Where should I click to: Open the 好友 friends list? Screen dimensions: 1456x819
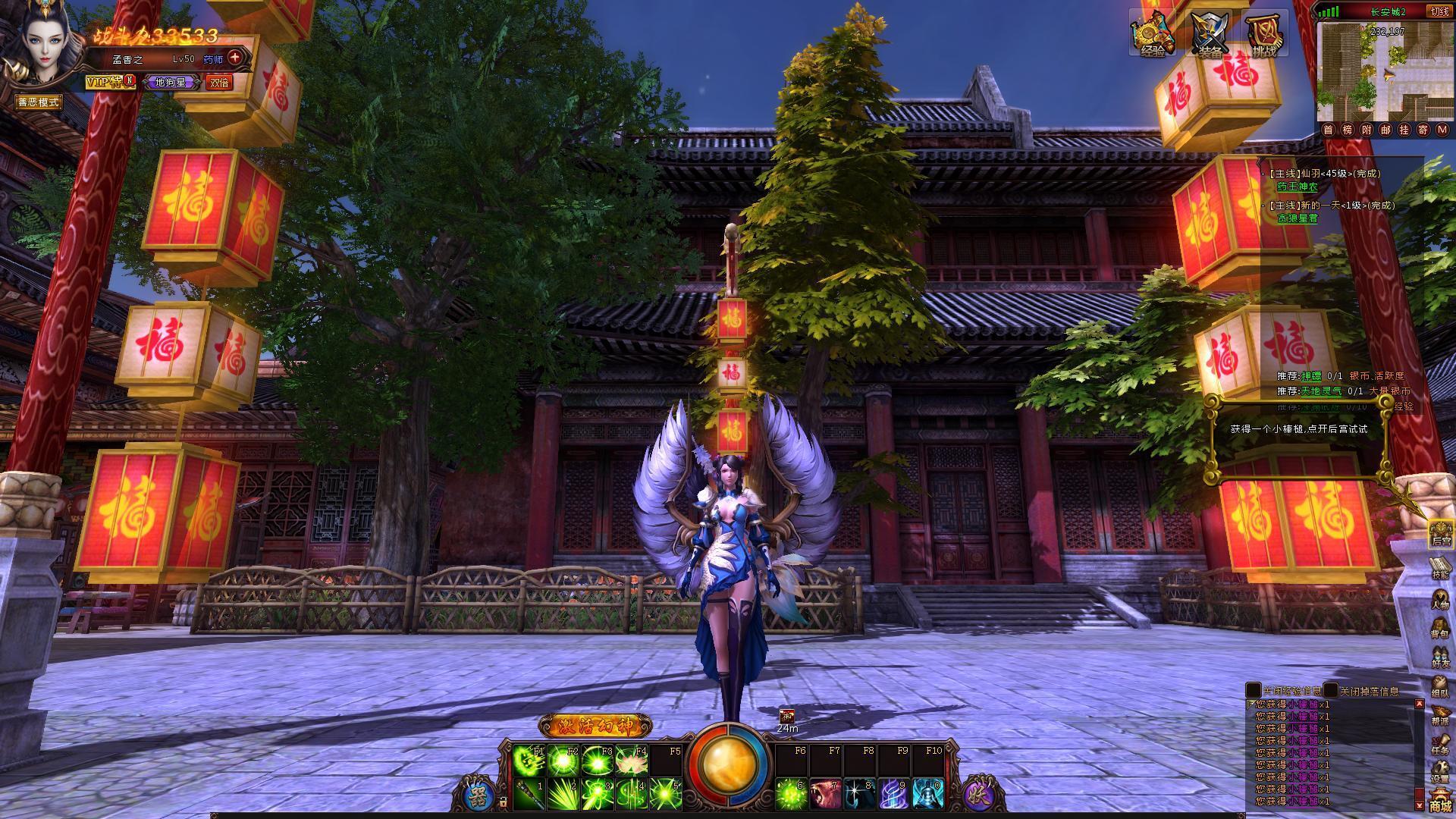pyautogui.click(x=1440, y=657)
